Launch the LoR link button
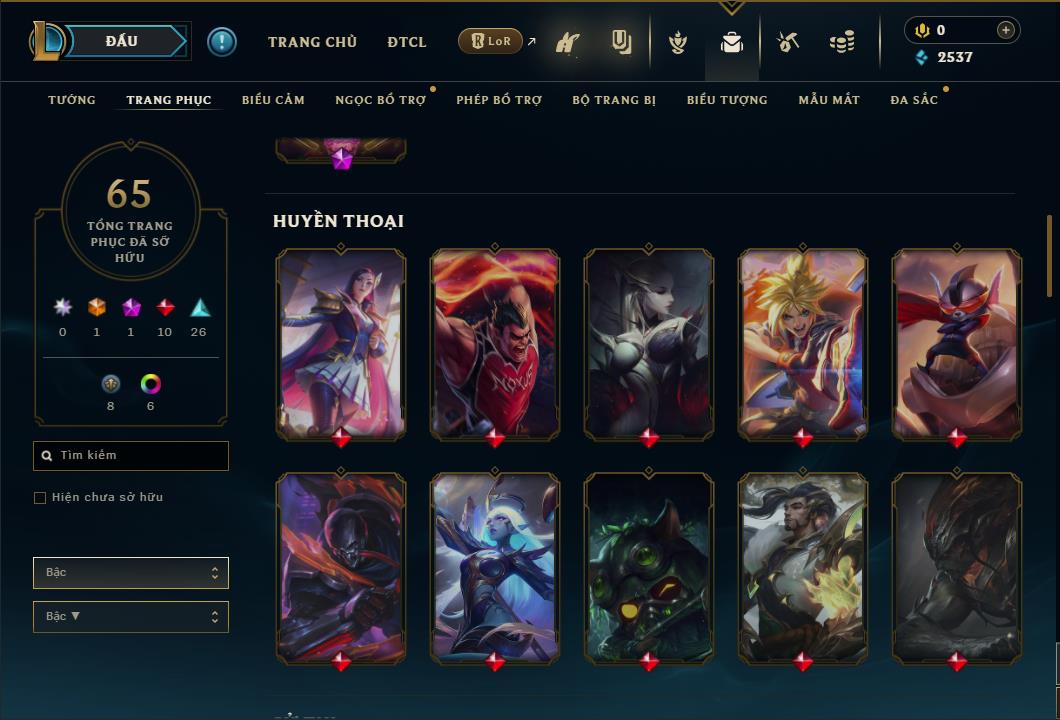Image resolution: width=1060 pixels, height=720 pixels. point(490,42)
